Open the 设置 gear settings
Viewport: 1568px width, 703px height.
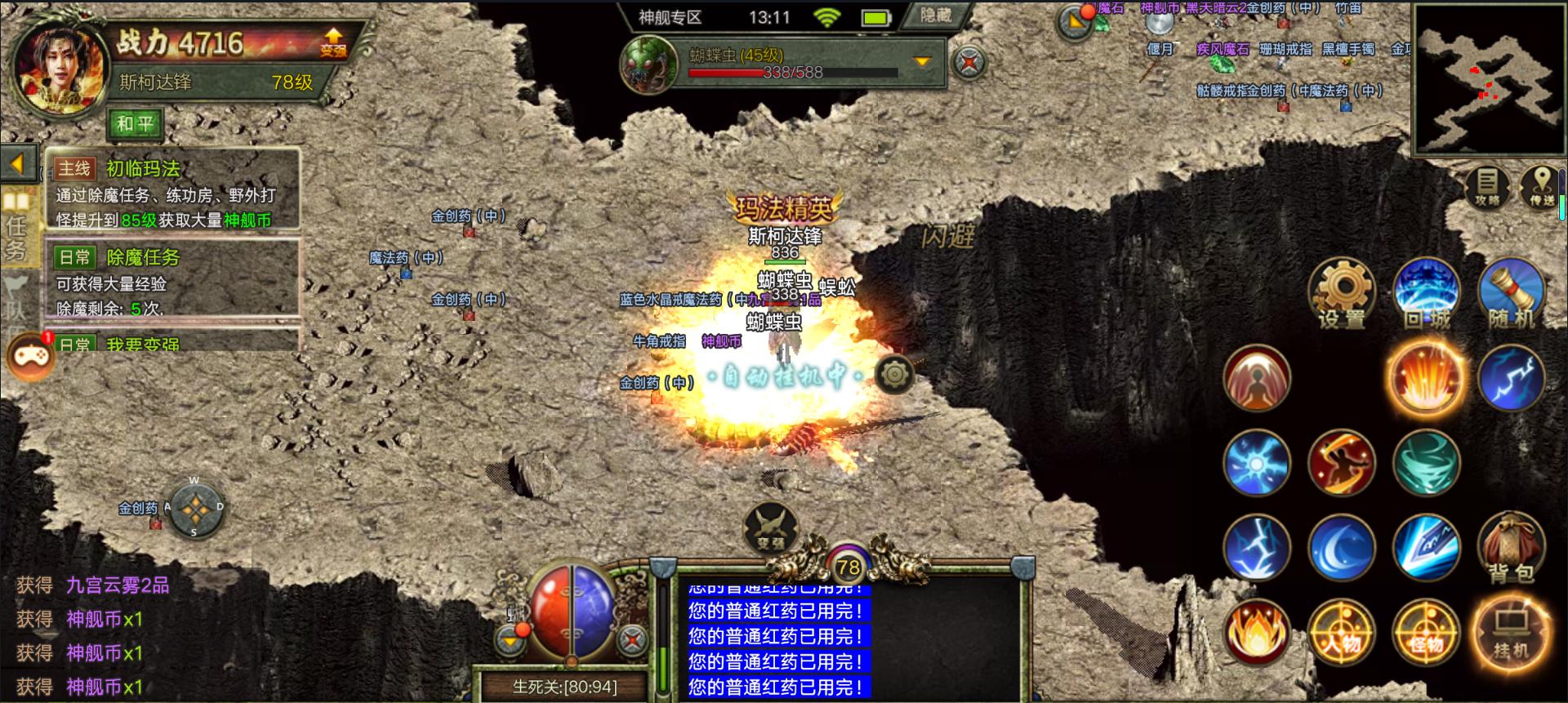(x=1341, y=292)
